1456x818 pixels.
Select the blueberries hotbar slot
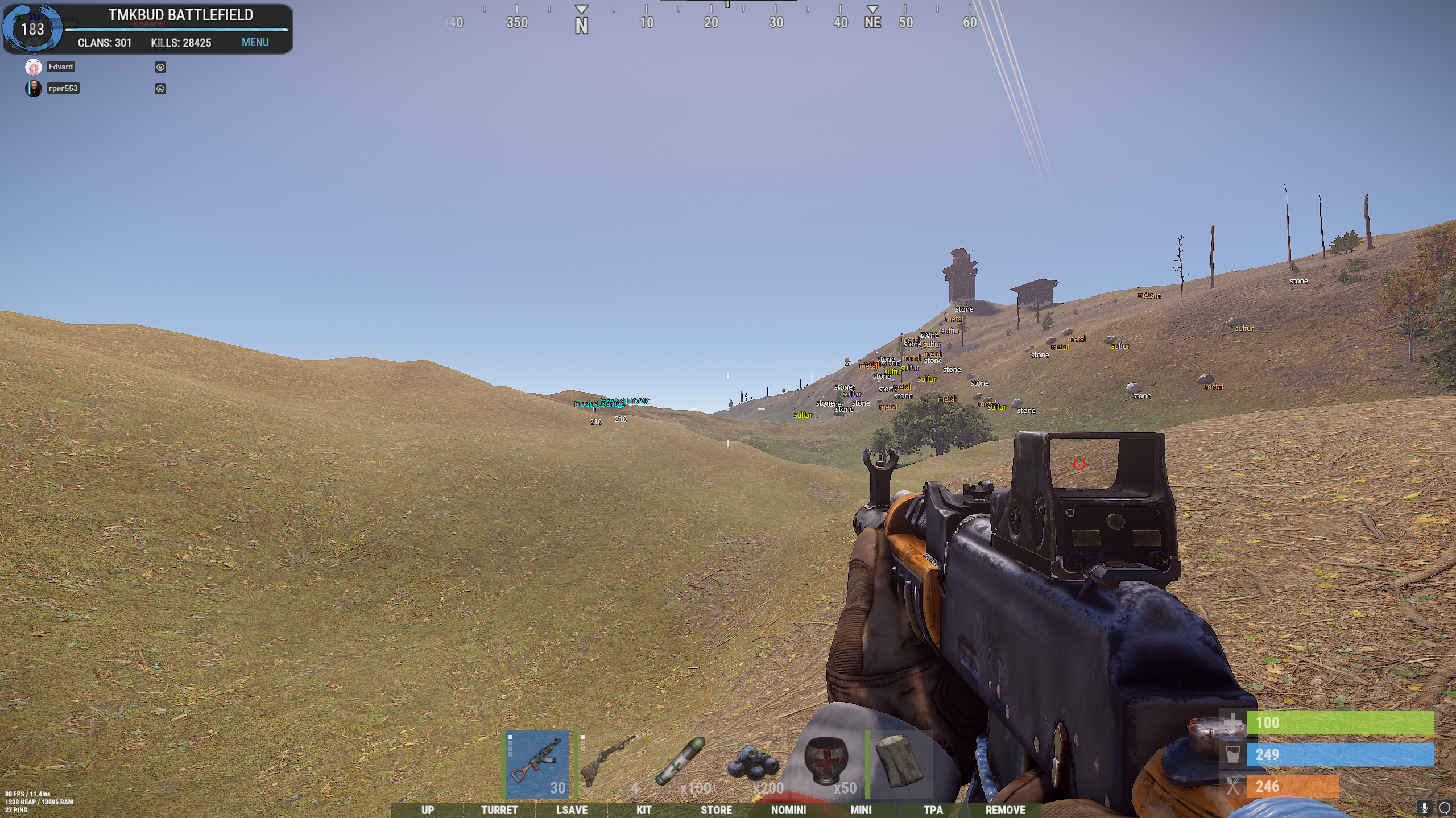click(x=754, y=764)
